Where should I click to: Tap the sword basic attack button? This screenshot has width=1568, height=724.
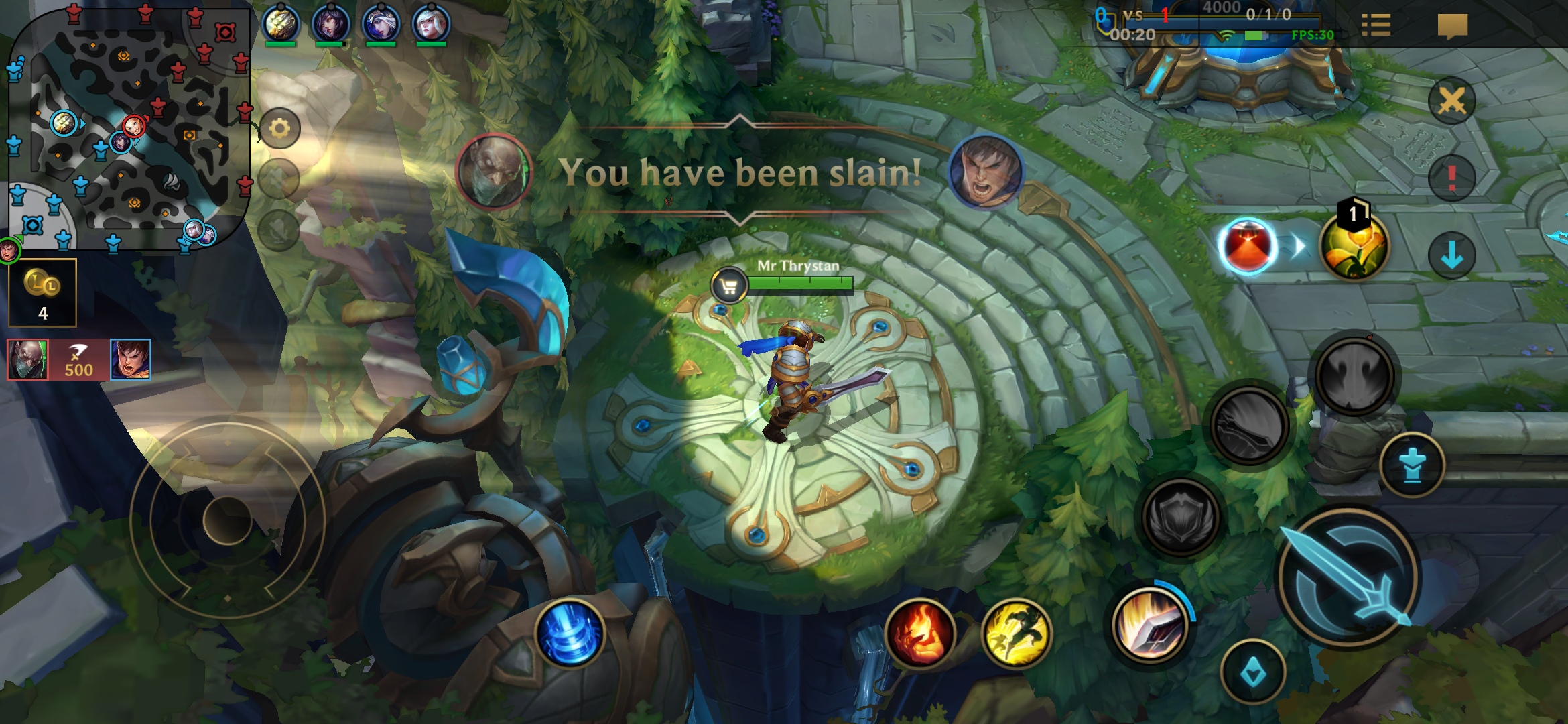1348,578
